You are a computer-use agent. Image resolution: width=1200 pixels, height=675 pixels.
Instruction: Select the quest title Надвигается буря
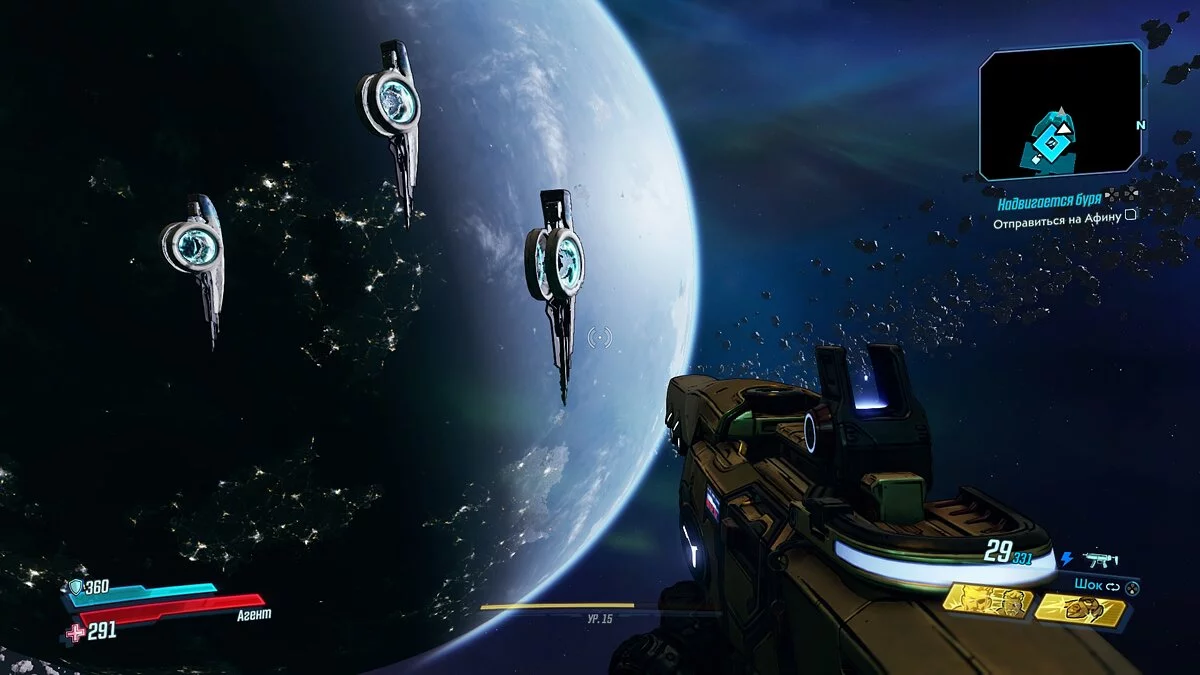(x=1049, y=203)
